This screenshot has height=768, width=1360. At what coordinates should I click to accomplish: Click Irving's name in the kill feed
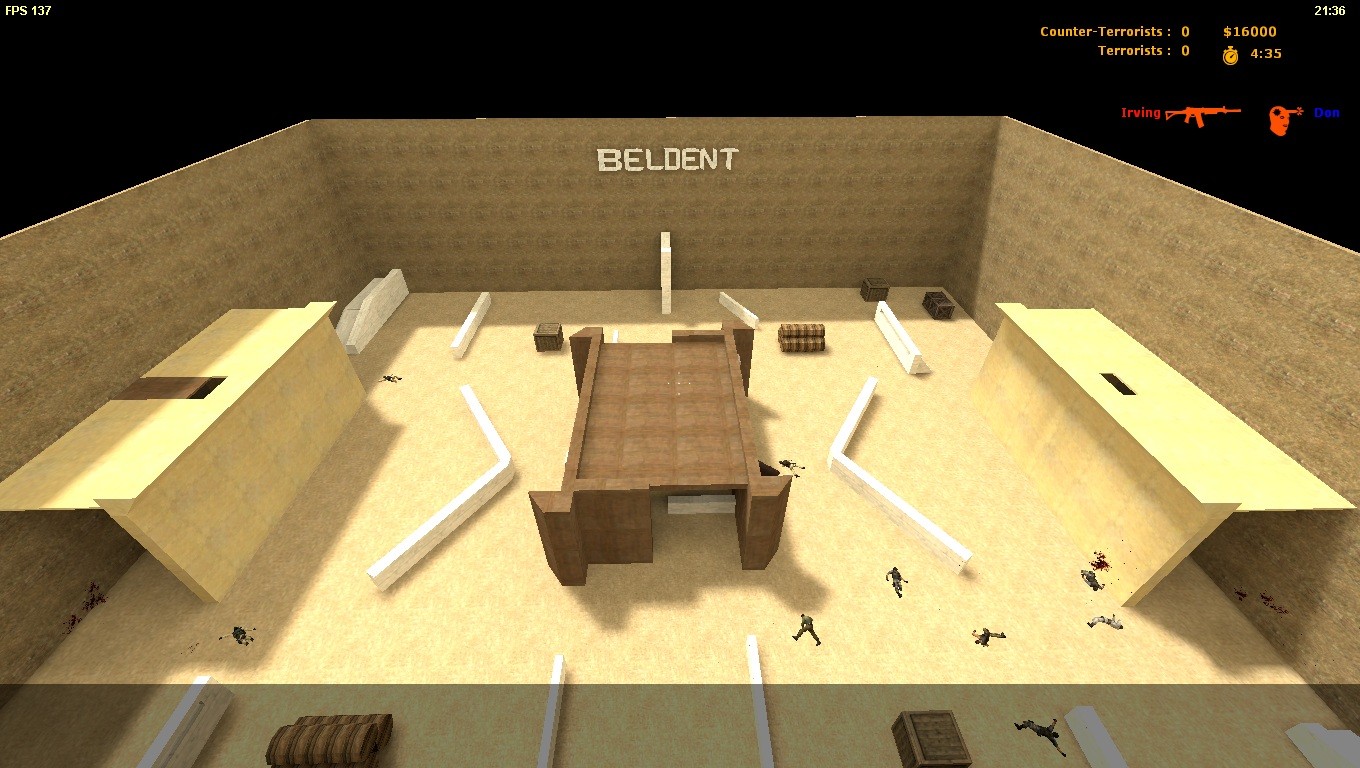pos(1140,112)
